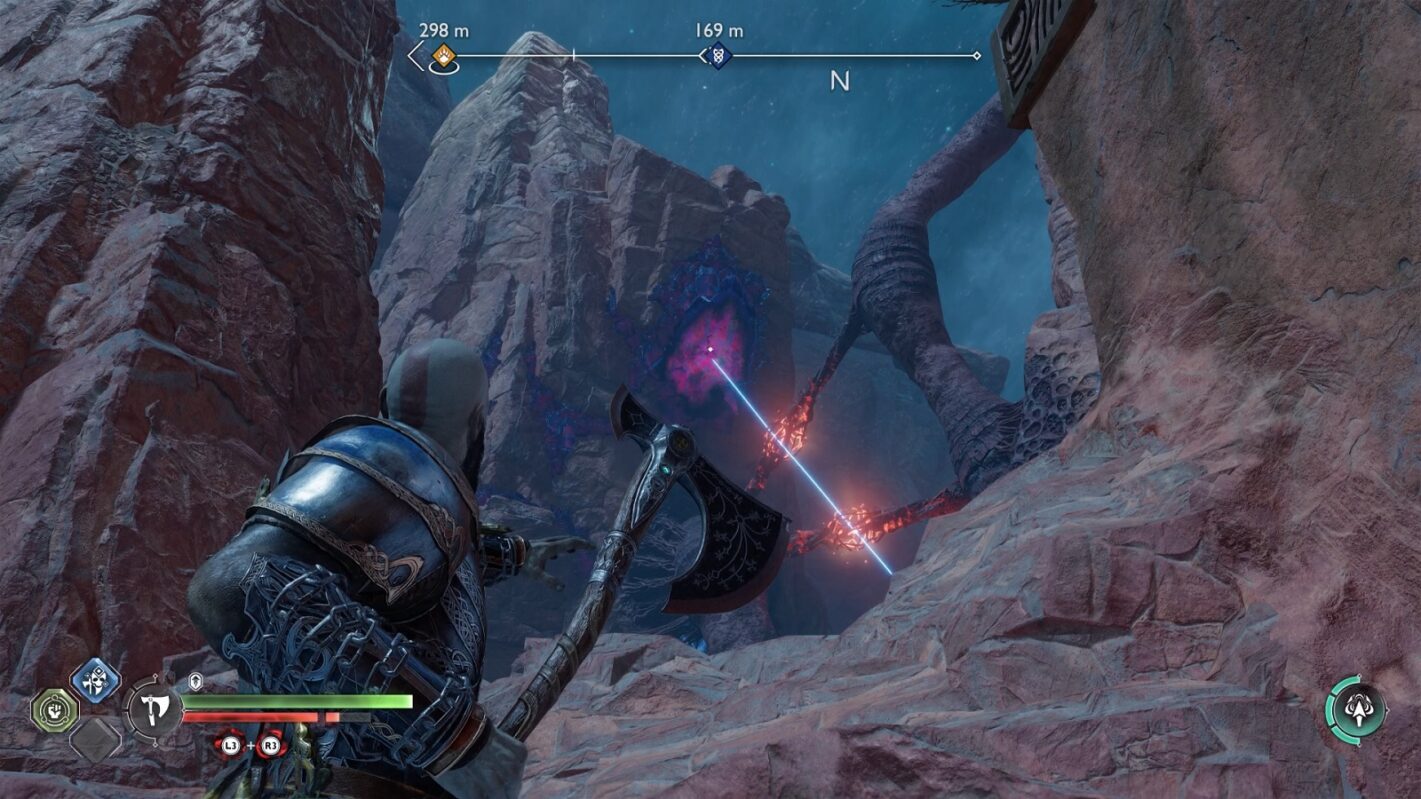Image resolution: width=1421 pixels, height=799 pixels.
Task: Click the small shield icon above the health bar
Action: coord(196,681)
